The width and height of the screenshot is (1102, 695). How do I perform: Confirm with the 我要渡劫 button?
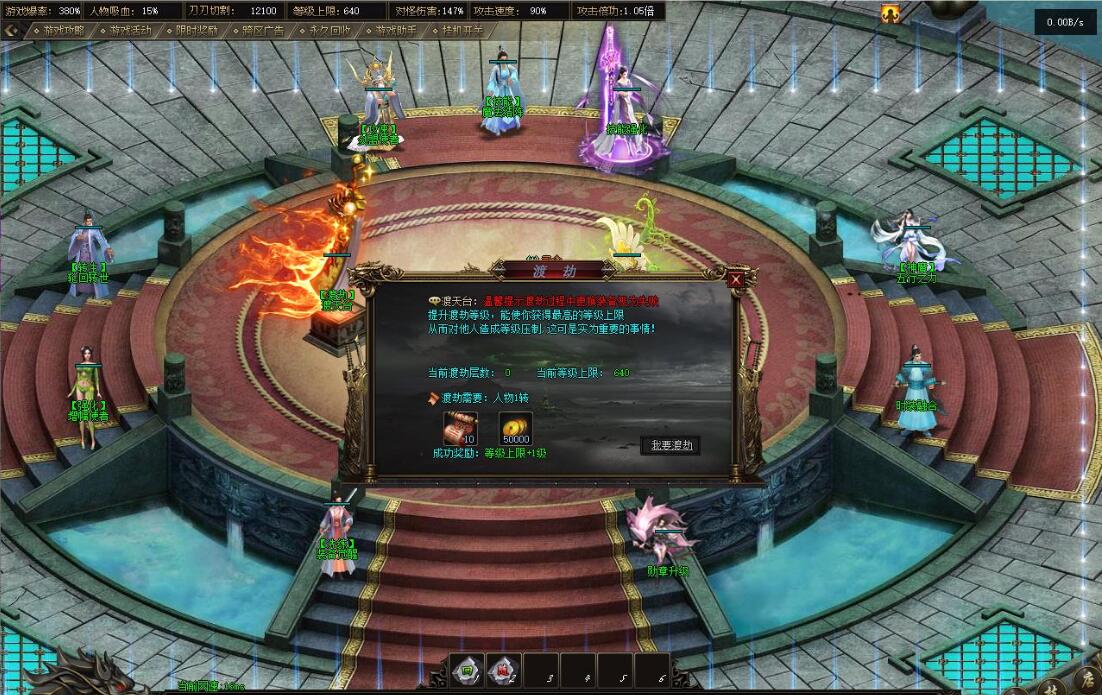click(670, 445)
